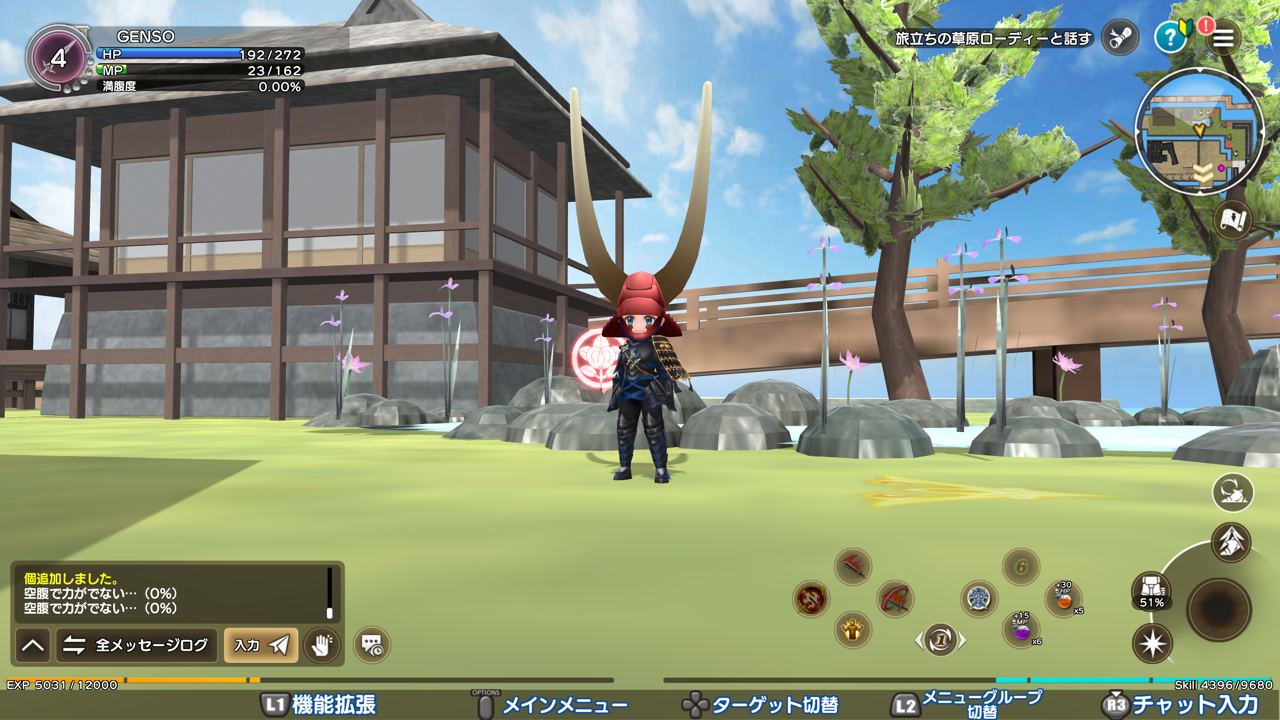
Task: Open the quest scroll icon
Action: [x=1120, y=38]
